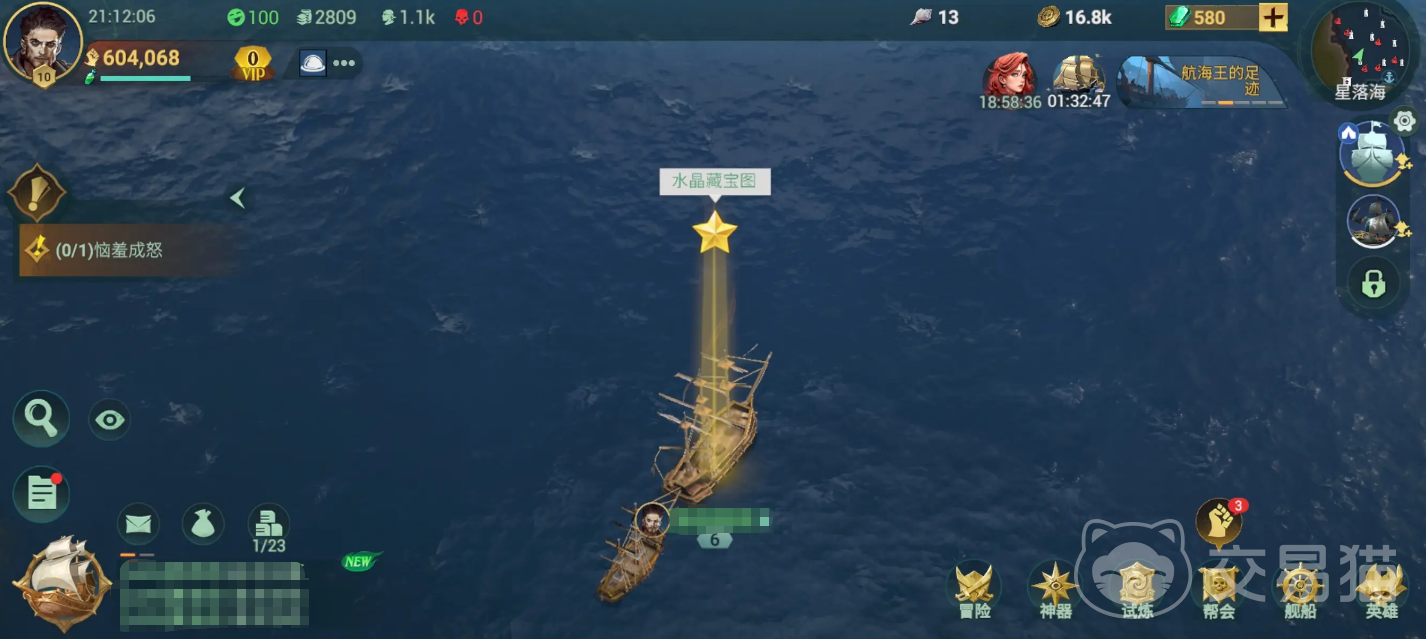Open the 舰船 ships menu

[x=1299, y=589]
